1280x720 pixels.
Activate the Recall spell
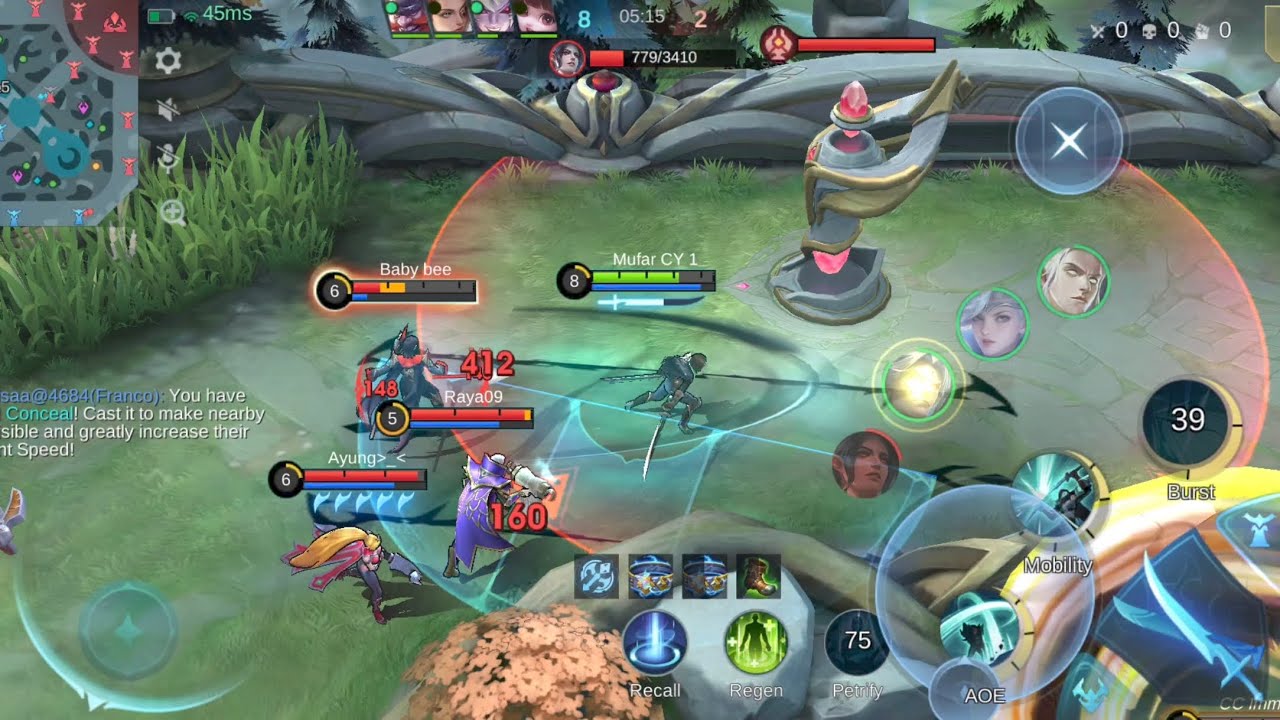[x=655, y=643]
